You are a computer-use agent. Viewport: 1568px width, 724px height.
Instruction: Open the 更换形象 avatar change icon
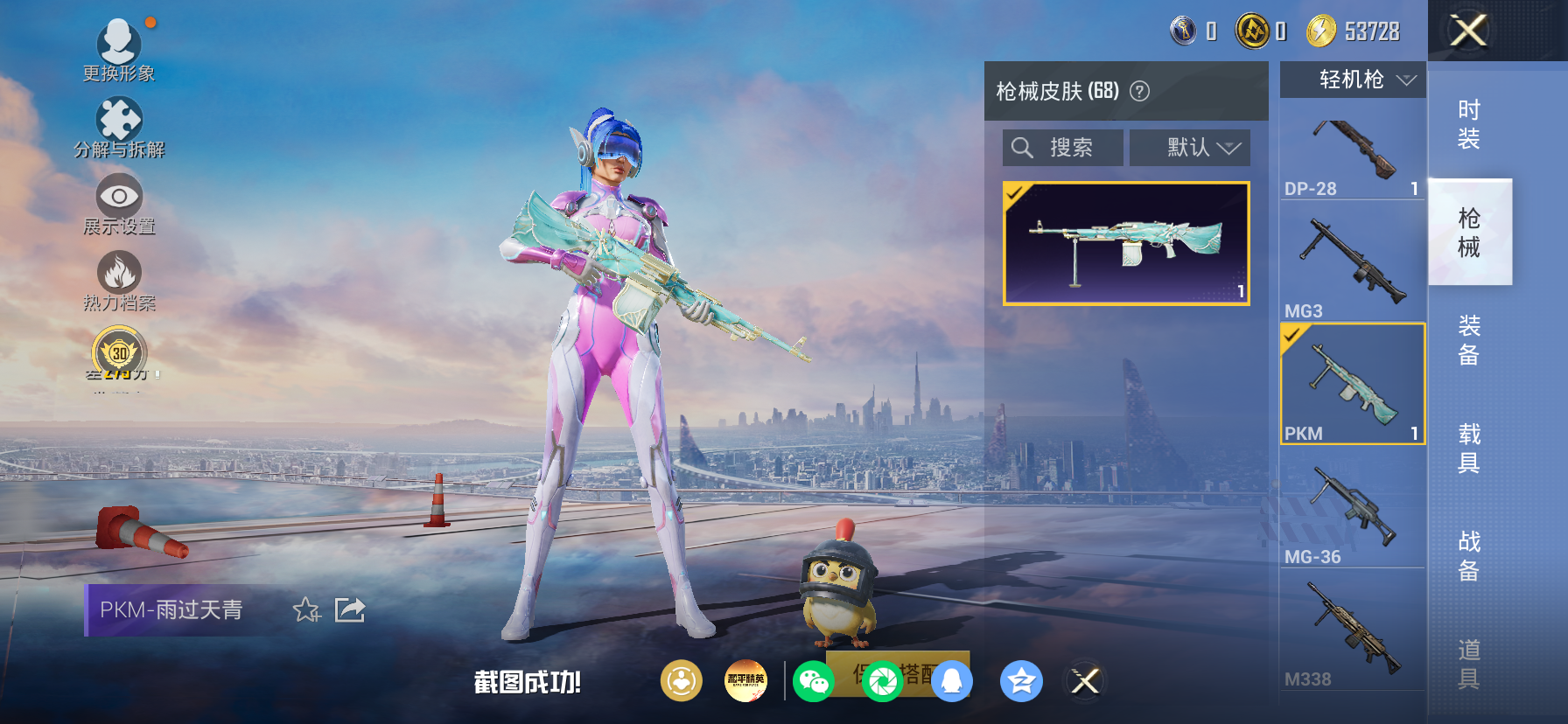click(120, 42)
